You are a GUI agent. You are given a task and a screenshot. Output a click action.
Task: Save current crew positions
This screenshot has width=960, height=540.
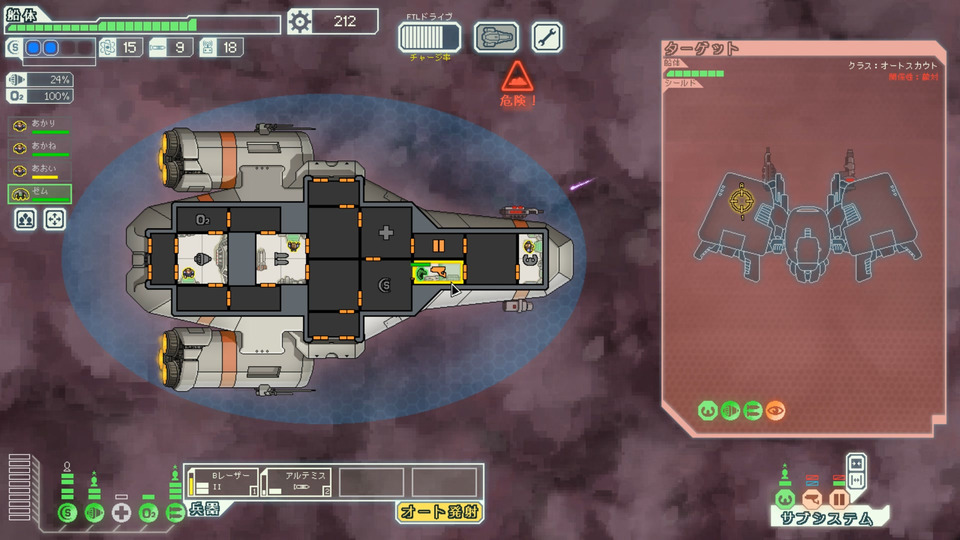point(26,218)
